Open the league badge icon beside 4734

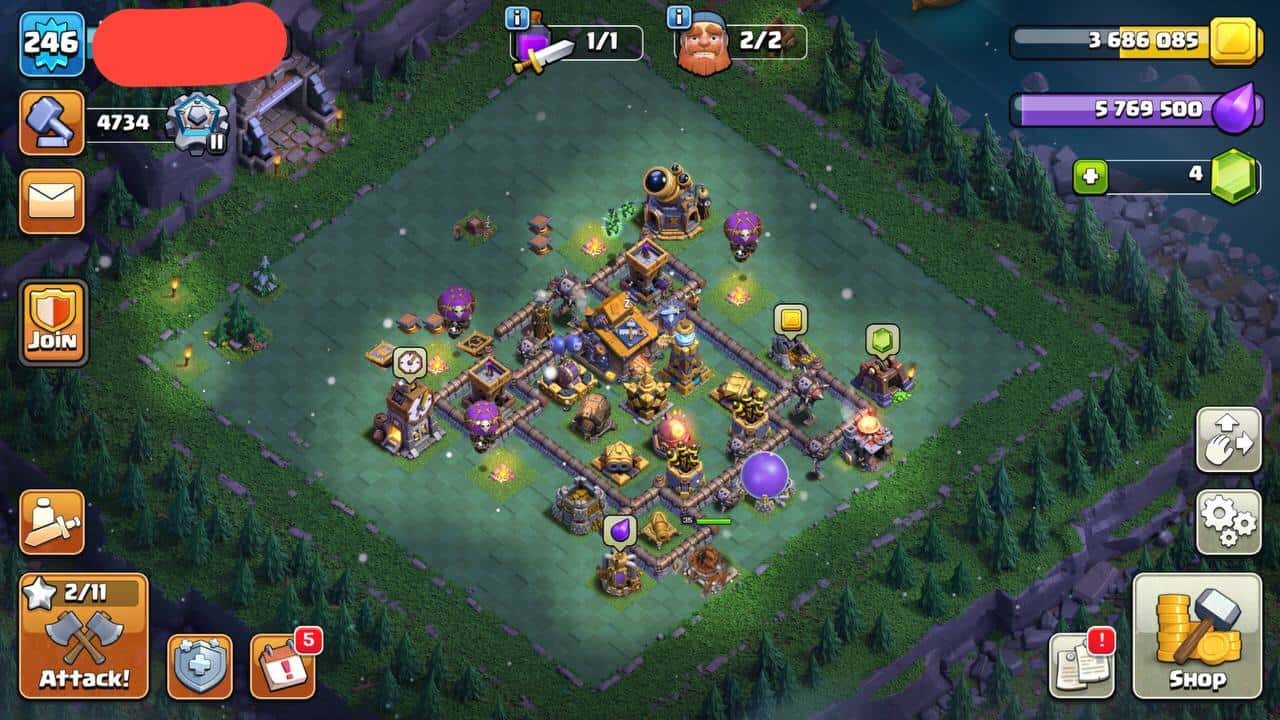pos(197,123)
